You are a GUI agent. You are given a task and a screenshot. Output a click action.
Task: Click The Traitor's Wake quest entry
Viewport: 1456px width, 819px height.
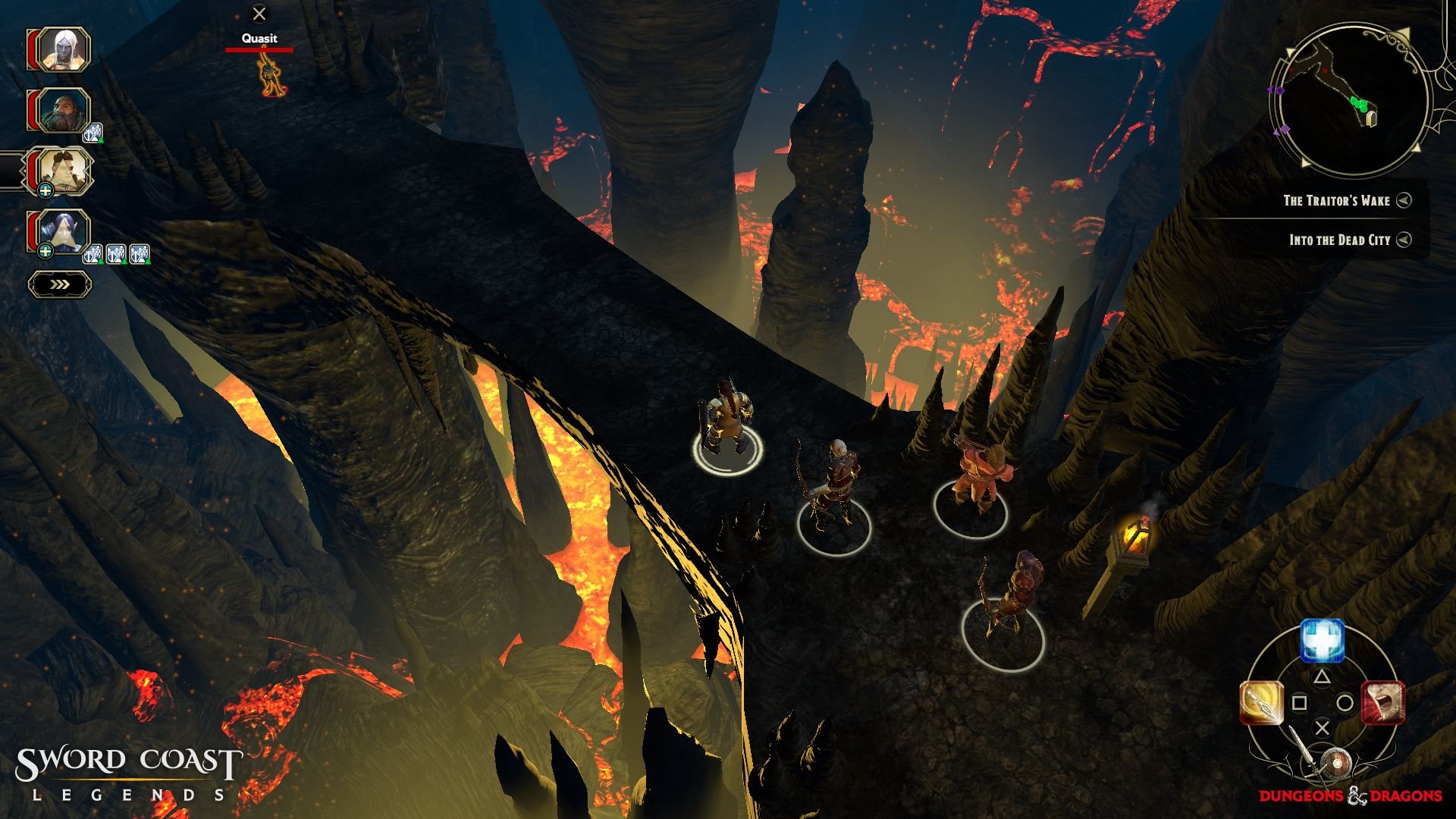point(1338,201)
